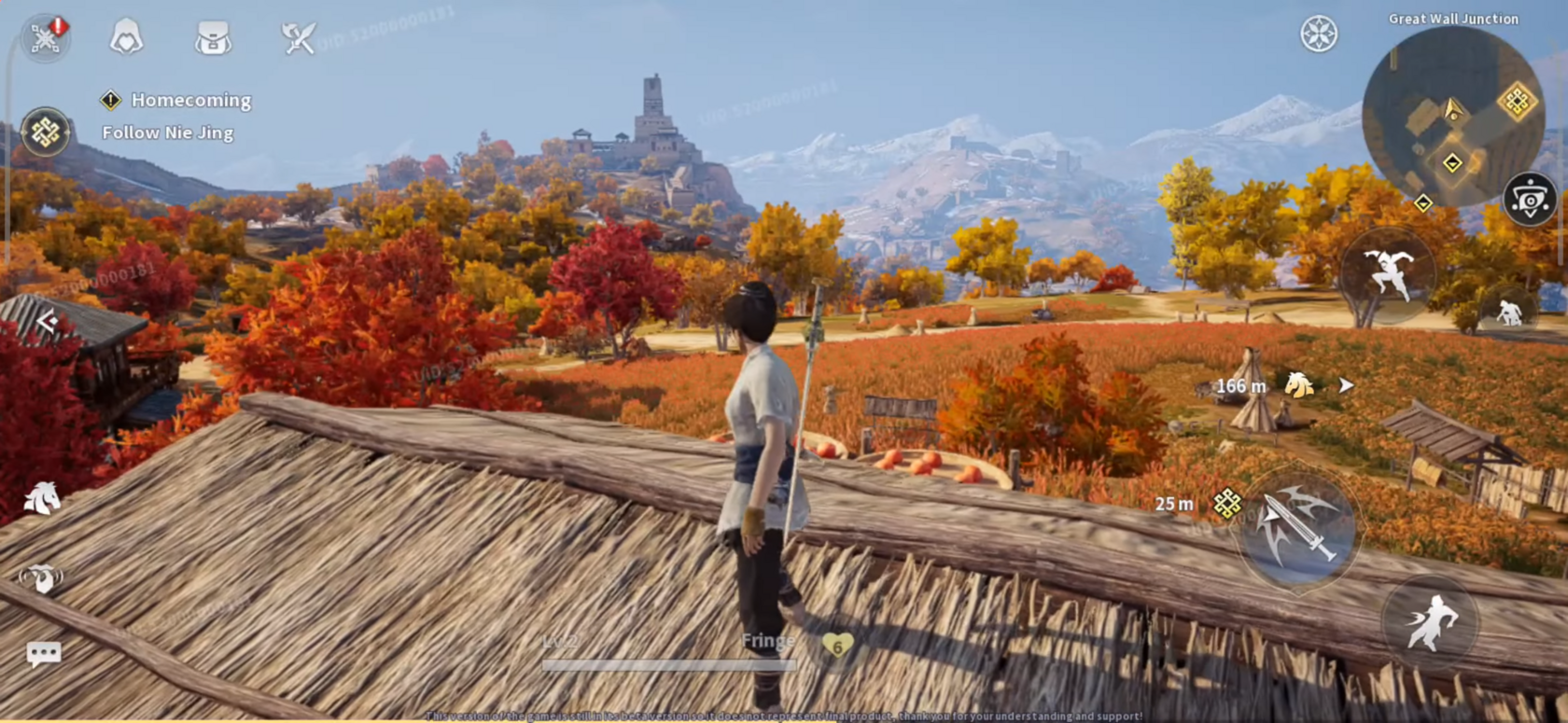Collapse the left panel with the arrow toggle
The width and height of the screenshot is (1568, 723).
[x=48, y=323]
